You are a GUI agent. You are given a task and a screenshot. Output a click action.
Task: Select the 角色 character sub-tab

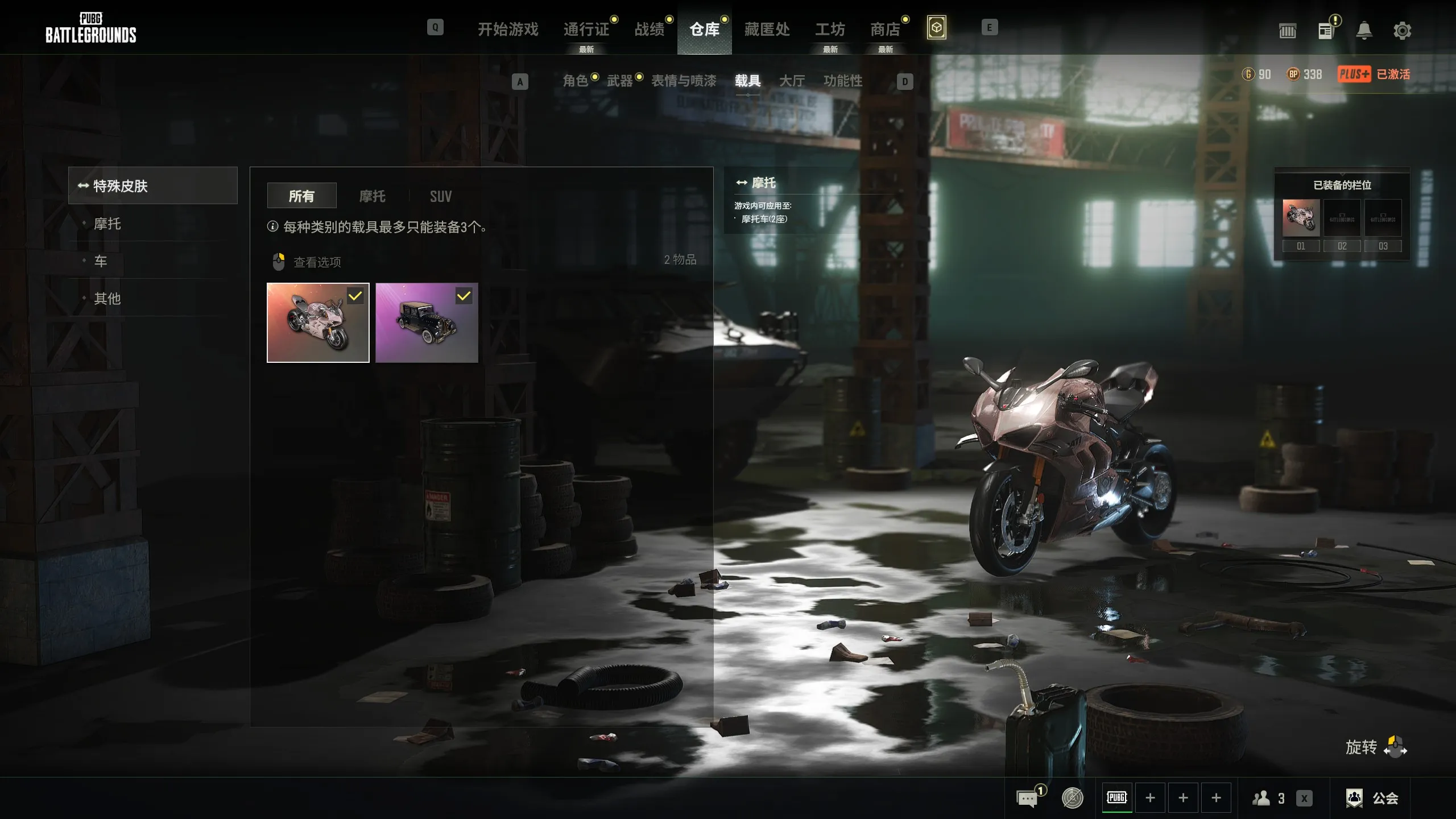pyautogui.click(x=575, y=81)
